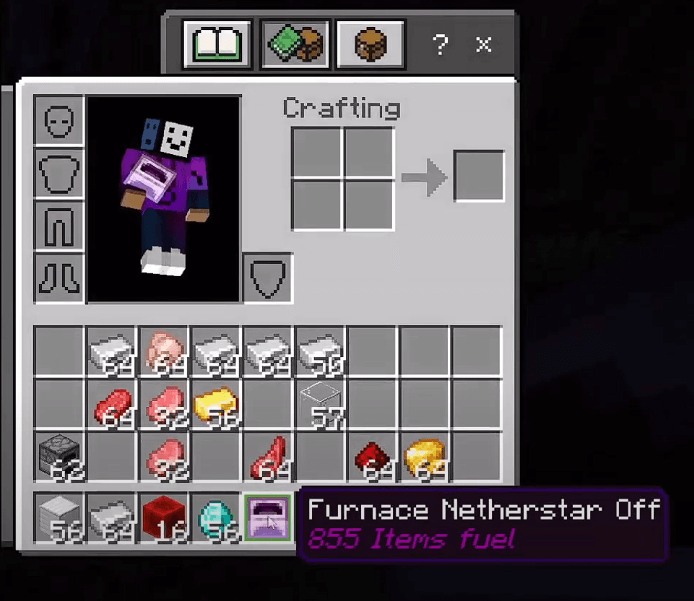Pick up the redstone dust stack
The width and height of the screenshot is (694, 601).
point(372,457)
